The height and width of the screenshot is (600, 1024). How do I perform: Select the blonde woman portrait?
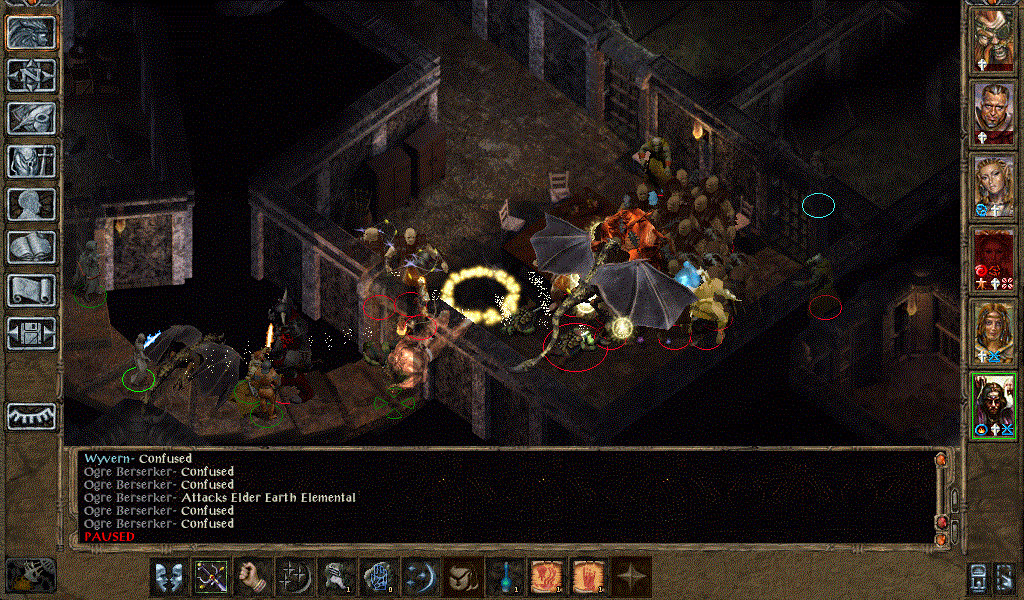[994, 185]
